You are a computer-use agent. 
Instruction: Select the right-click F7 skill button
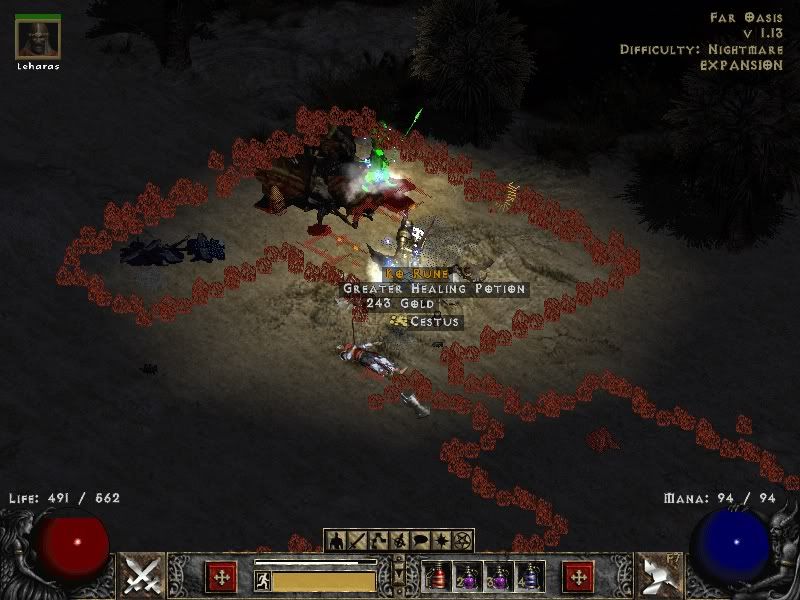(657, 575)
